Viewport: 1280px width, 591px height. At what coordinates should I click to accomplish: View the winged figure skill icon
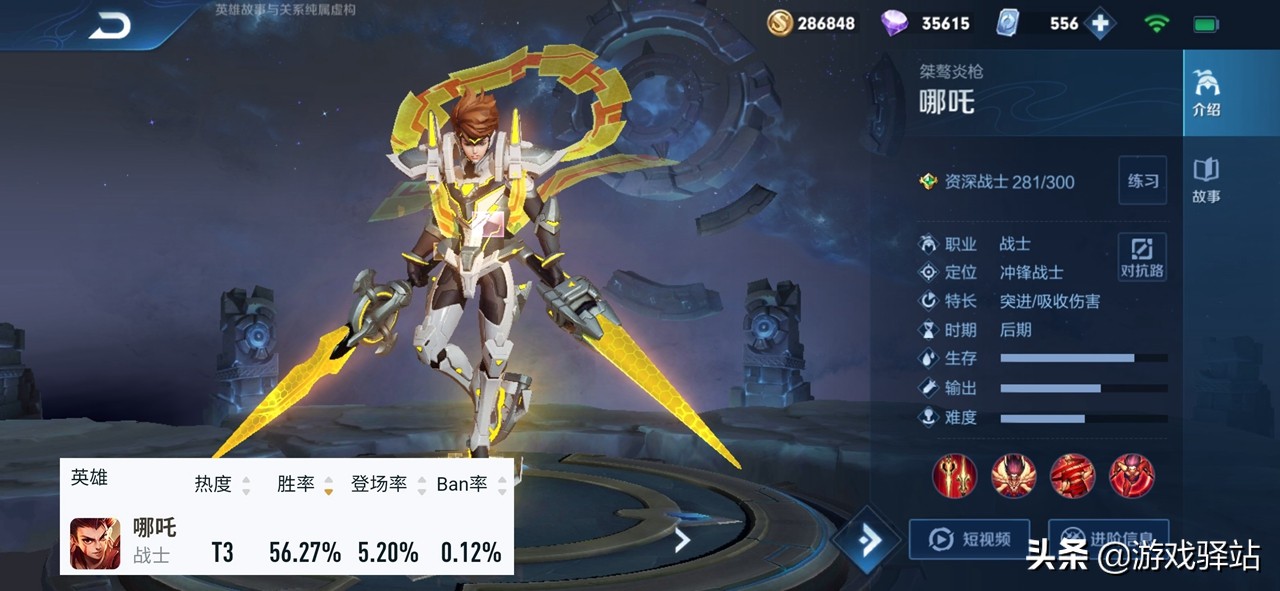(x=1013, y=476)
